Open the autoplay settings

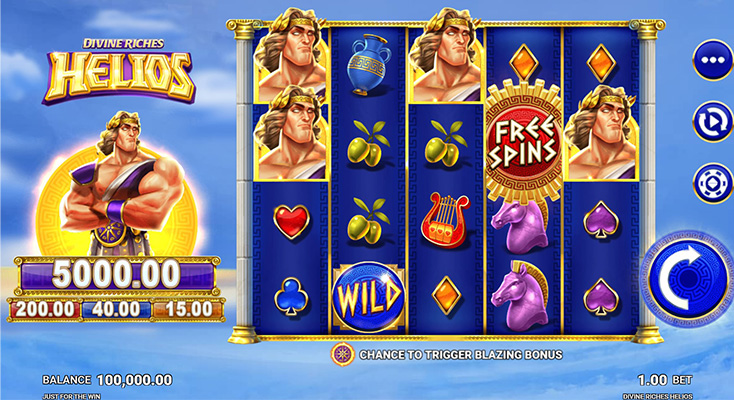[x=712, y=121]
